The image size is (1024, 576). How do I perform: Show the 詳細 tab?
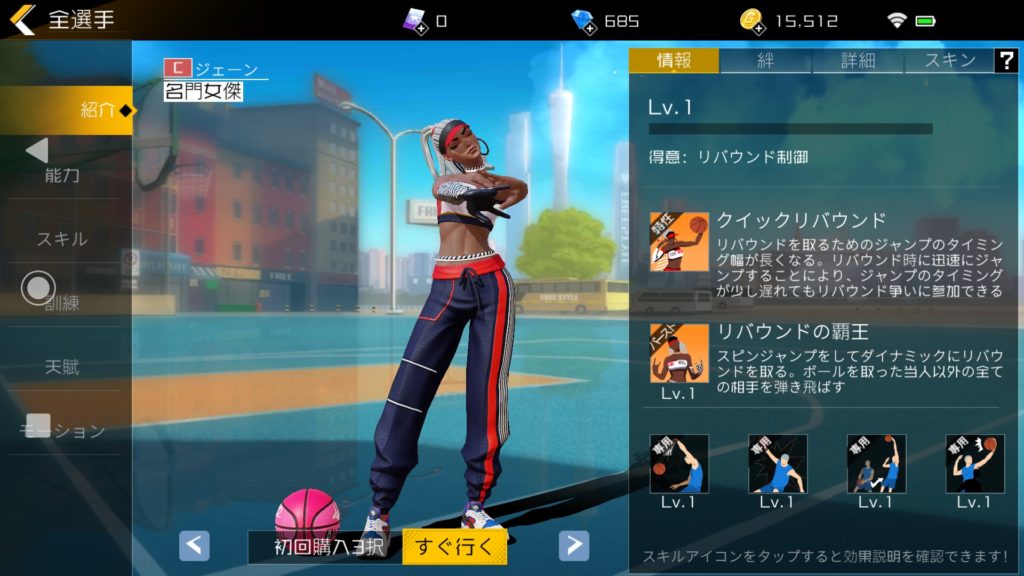point(857,60)
